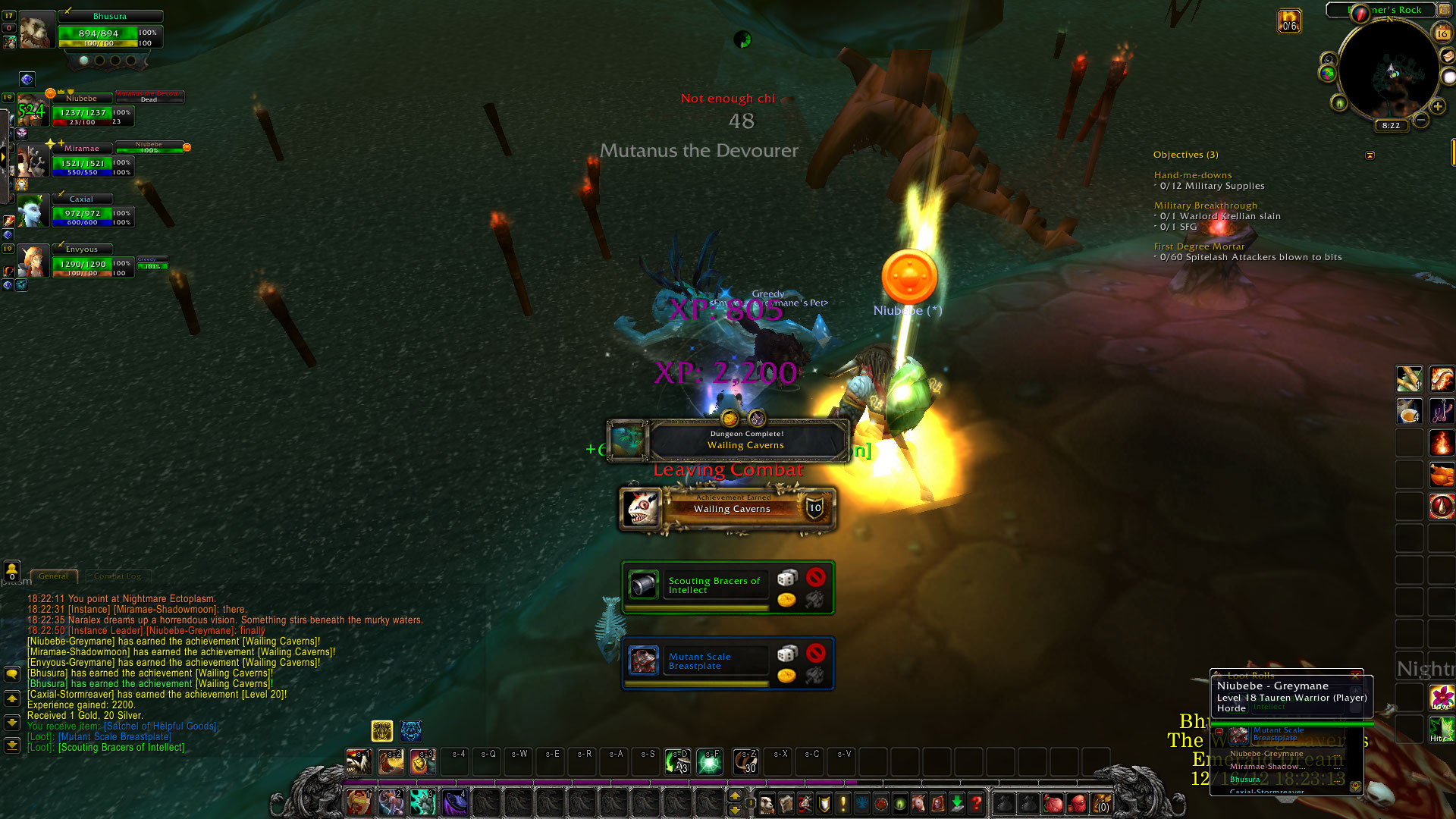Open the backpack bag with (0) count
The width and height of the screenshot is (1456, 819).
point(1102,802)
